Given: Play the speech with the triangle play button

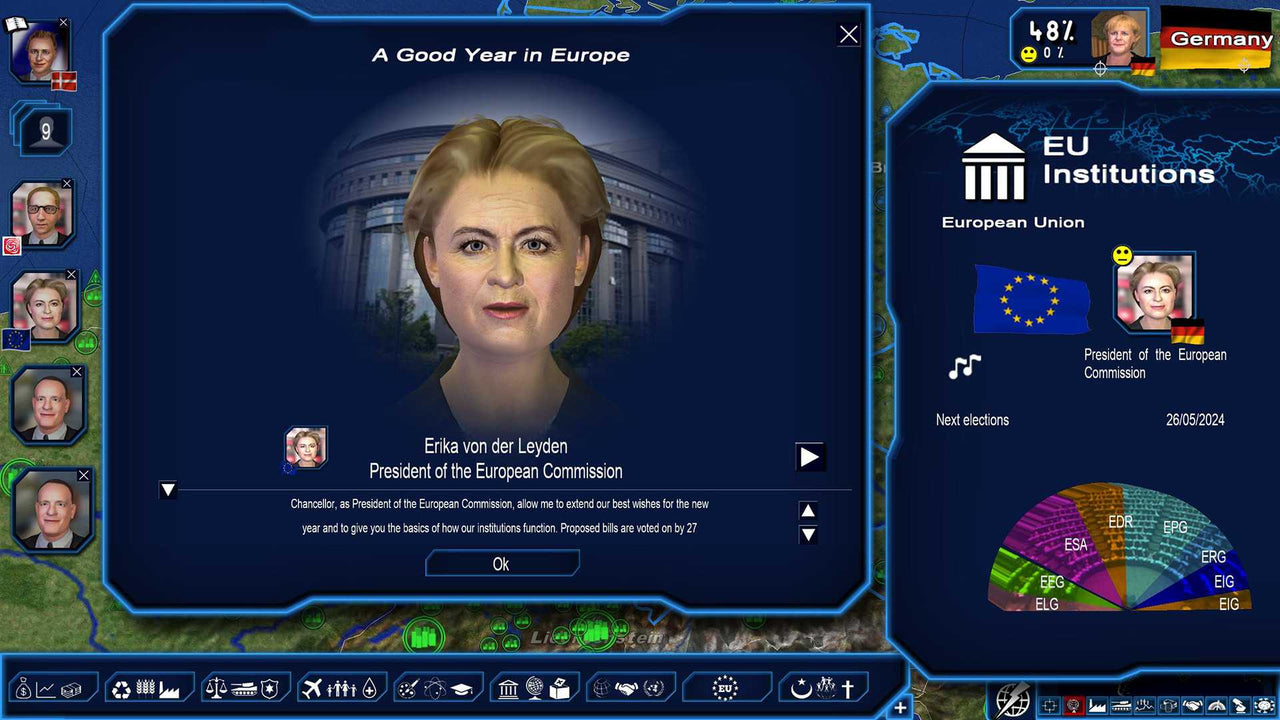Looking at the screenshot, I should pos(810,457).
